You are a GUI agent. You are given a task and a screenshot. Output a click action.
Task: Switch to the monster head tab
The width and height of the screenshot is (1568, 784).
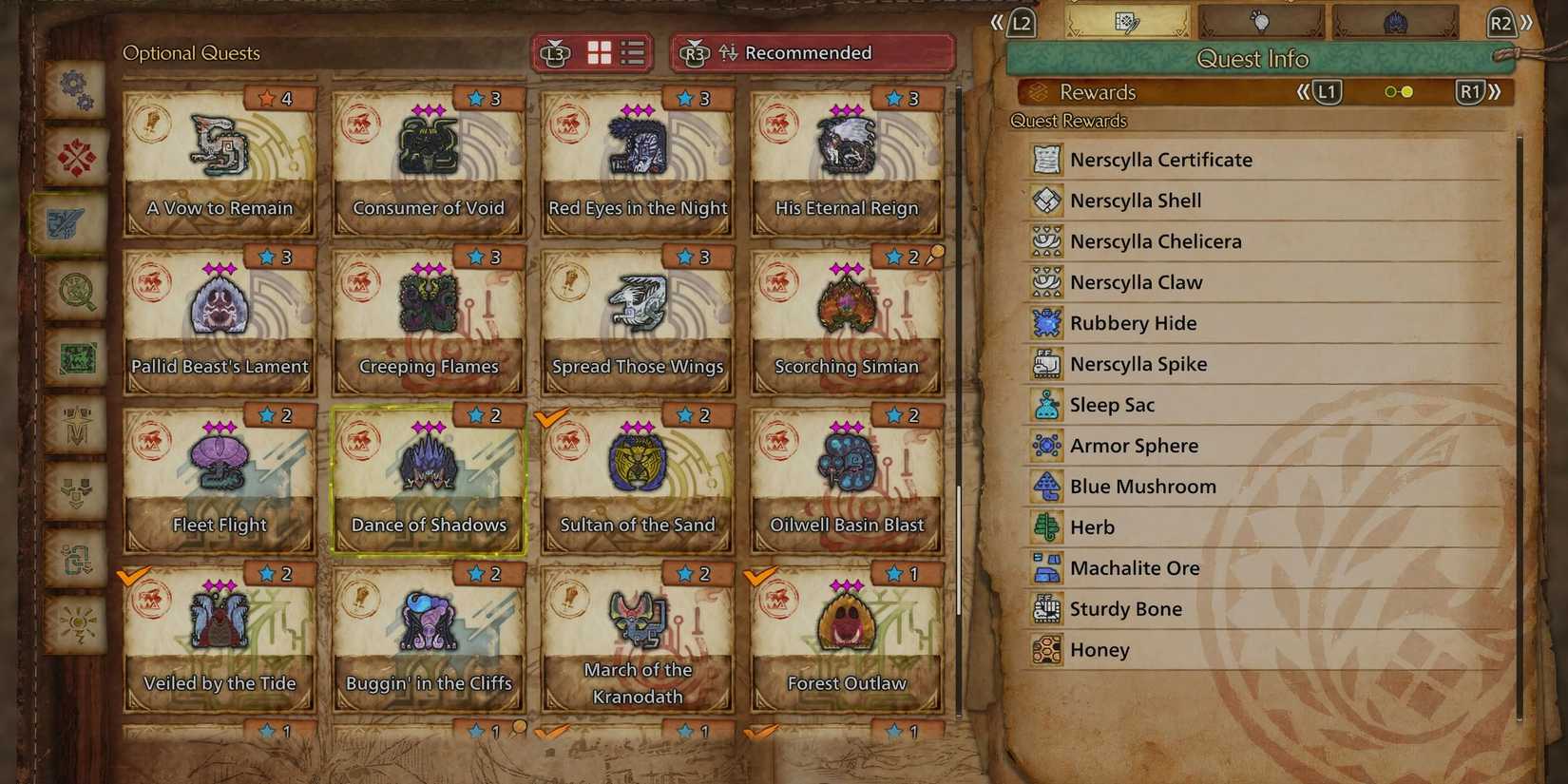[x=1397, y=21]
